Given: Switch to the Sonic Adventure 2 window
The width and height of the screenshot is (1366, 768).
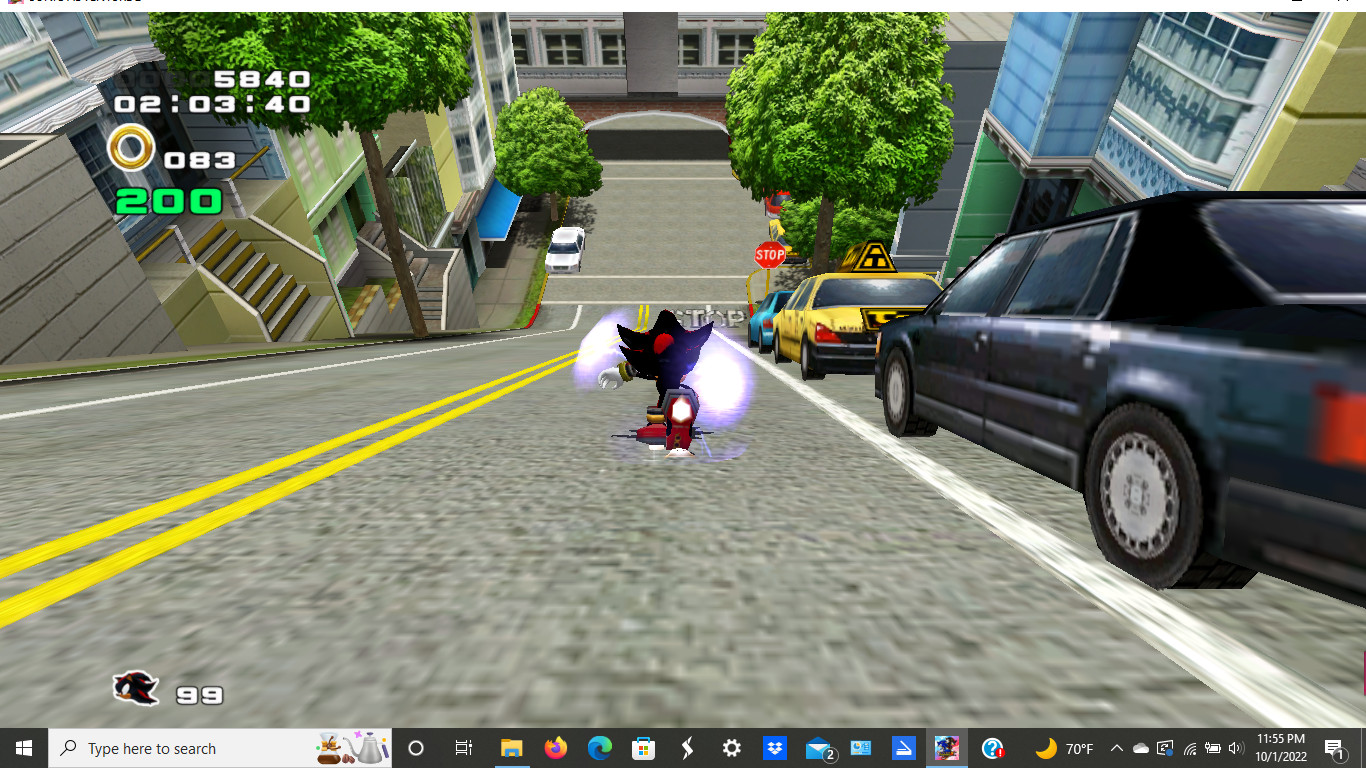Looking at the screenshot, I should [948, 748].
